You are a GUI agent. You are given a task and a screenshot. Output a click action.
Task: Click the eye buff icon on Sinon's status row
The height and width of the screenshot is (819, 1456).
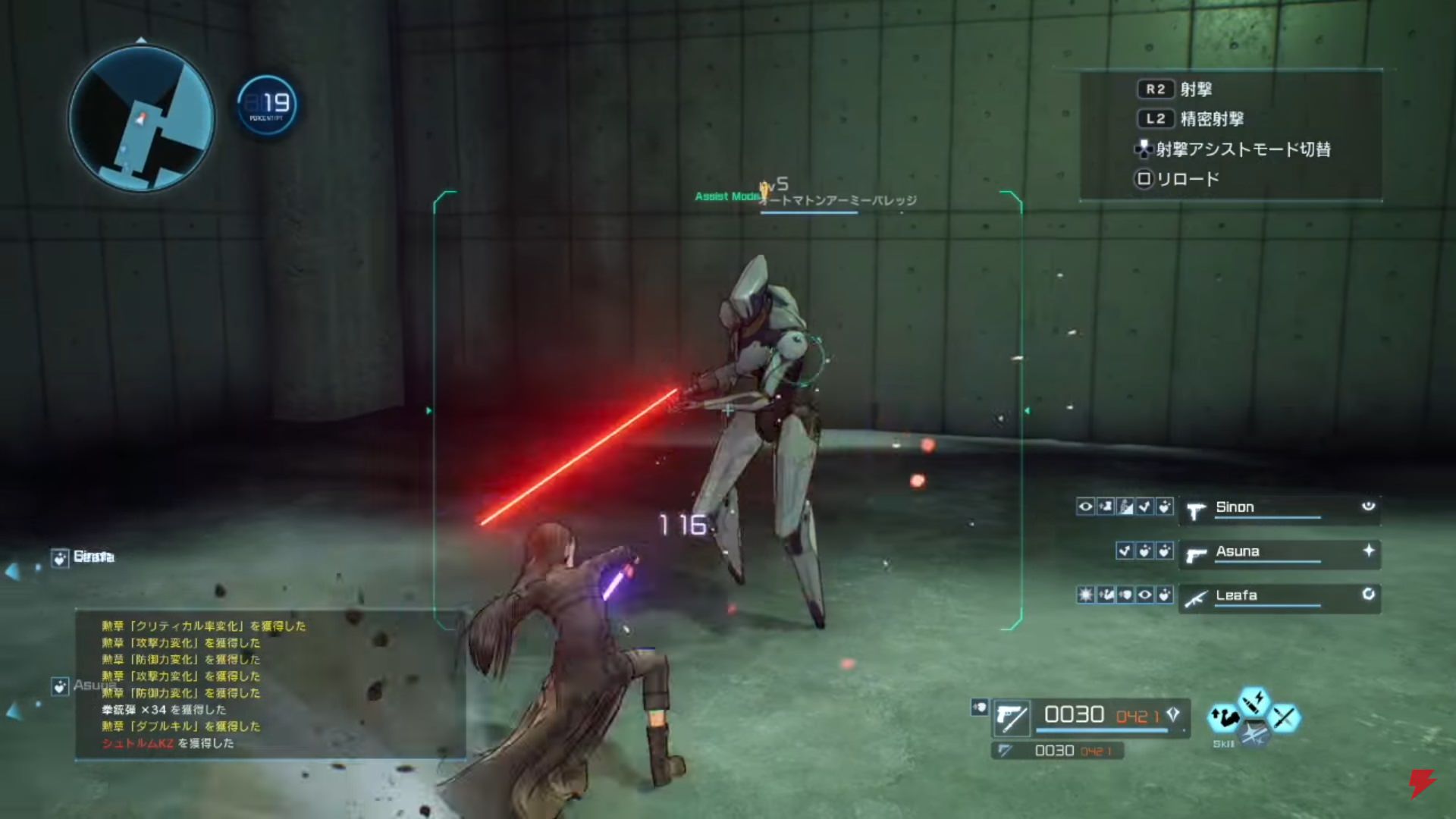(x=1084, y=507)
